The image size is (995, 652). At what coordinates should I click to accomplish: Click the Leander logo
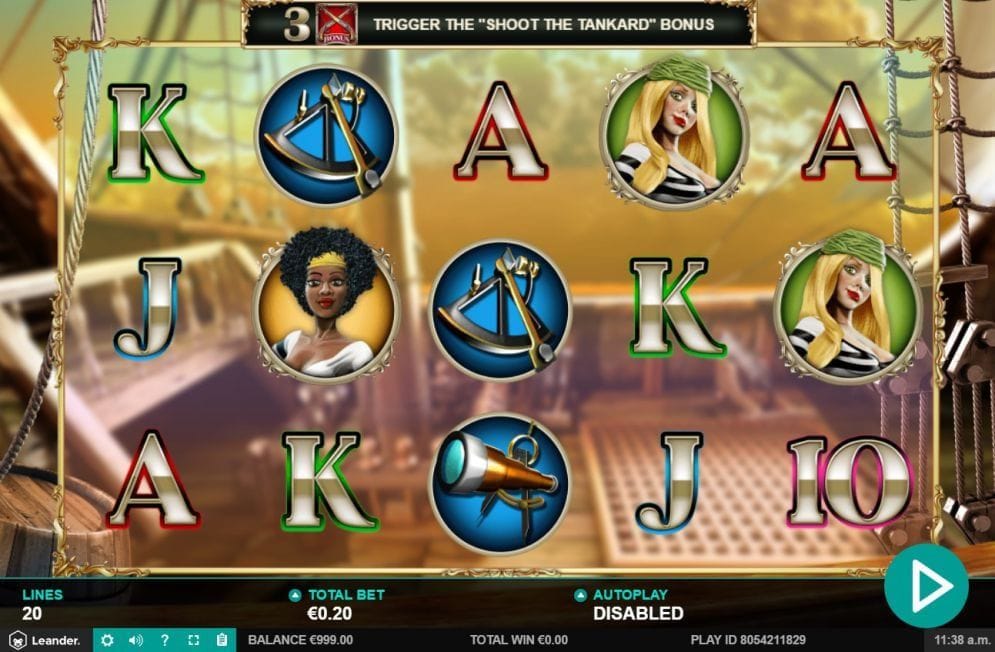[46, 640]
